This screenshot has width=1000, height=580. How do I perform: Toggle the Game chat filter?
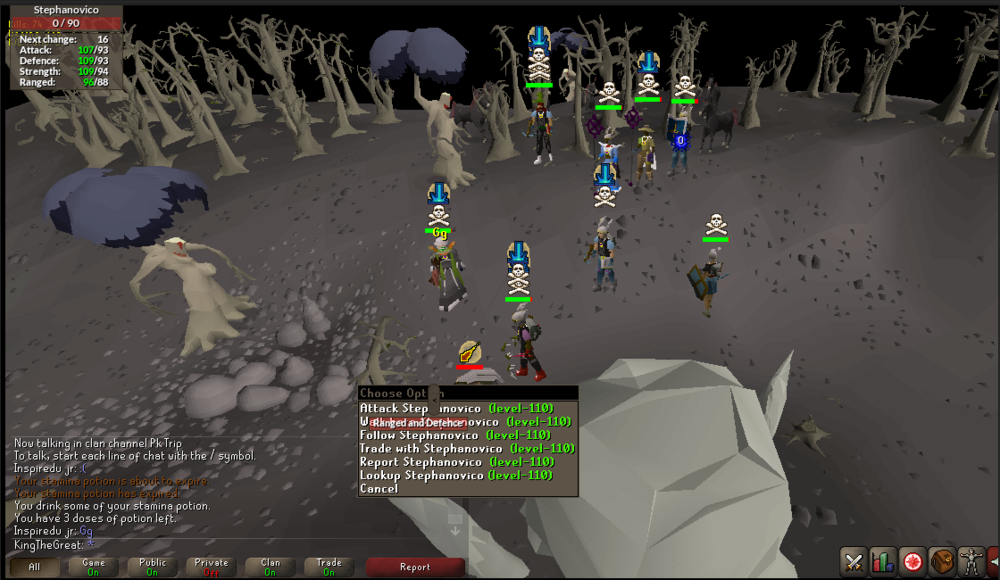(93, 567)
